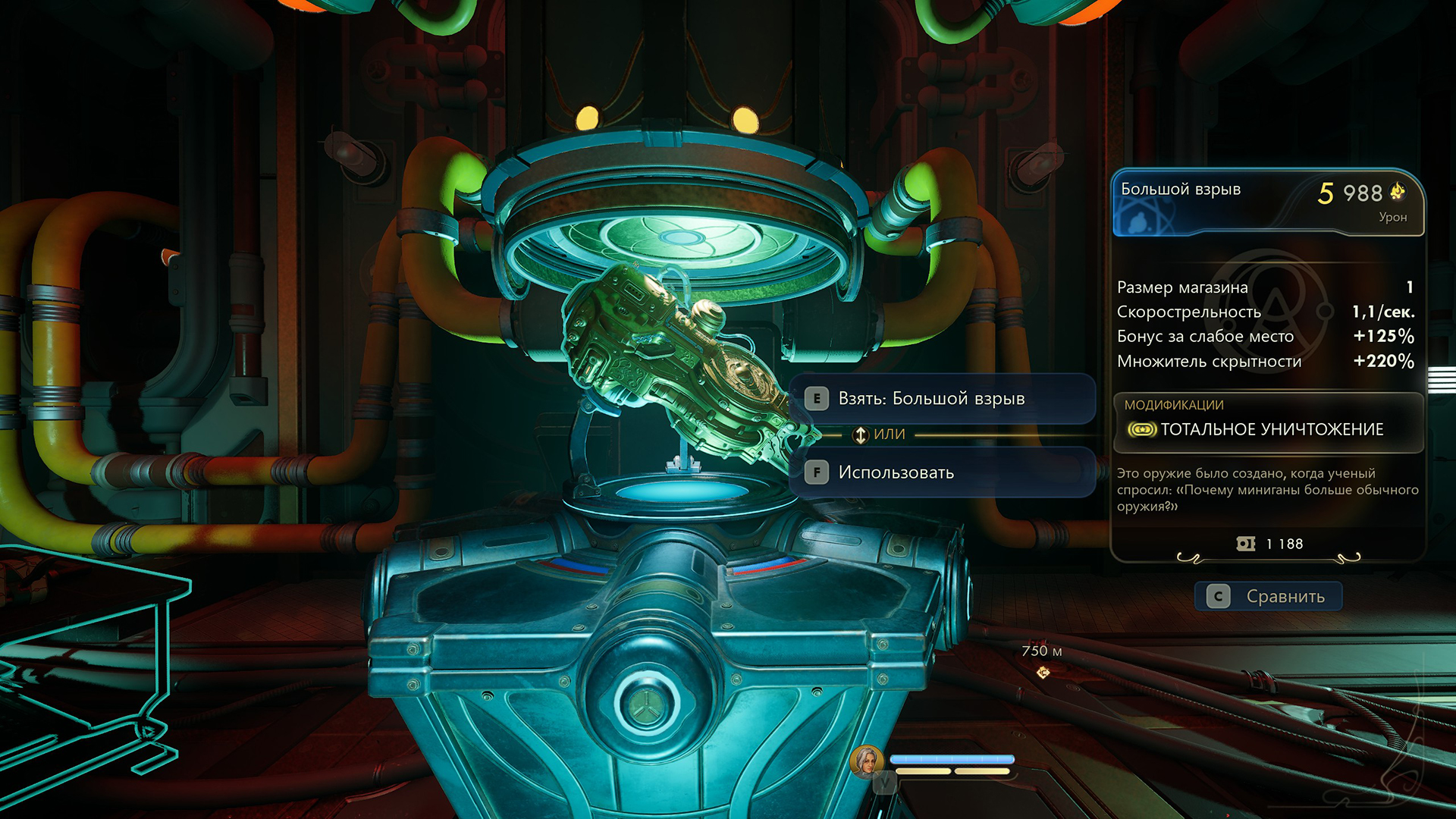Open the Сравнить weapon comparison
1456x819 pixels.
coord(1268,597)
